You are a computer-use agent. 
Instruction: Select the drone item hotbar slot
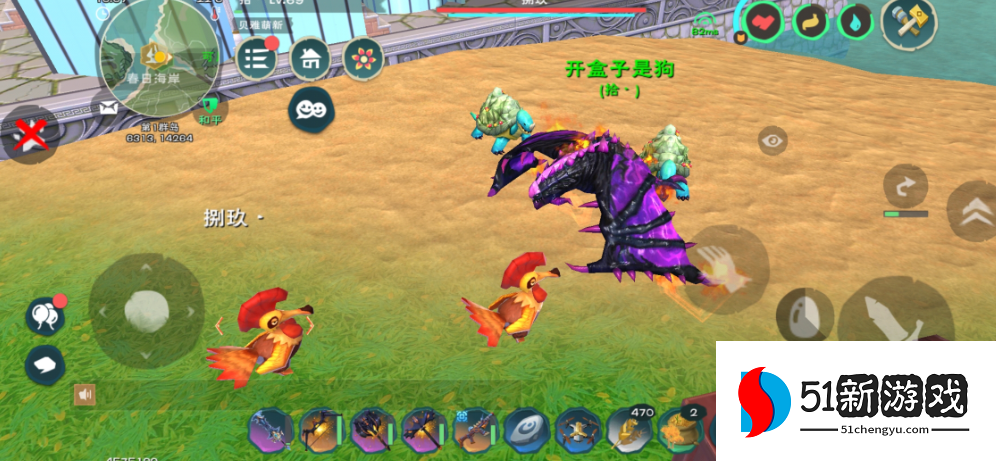pos(577,431)
